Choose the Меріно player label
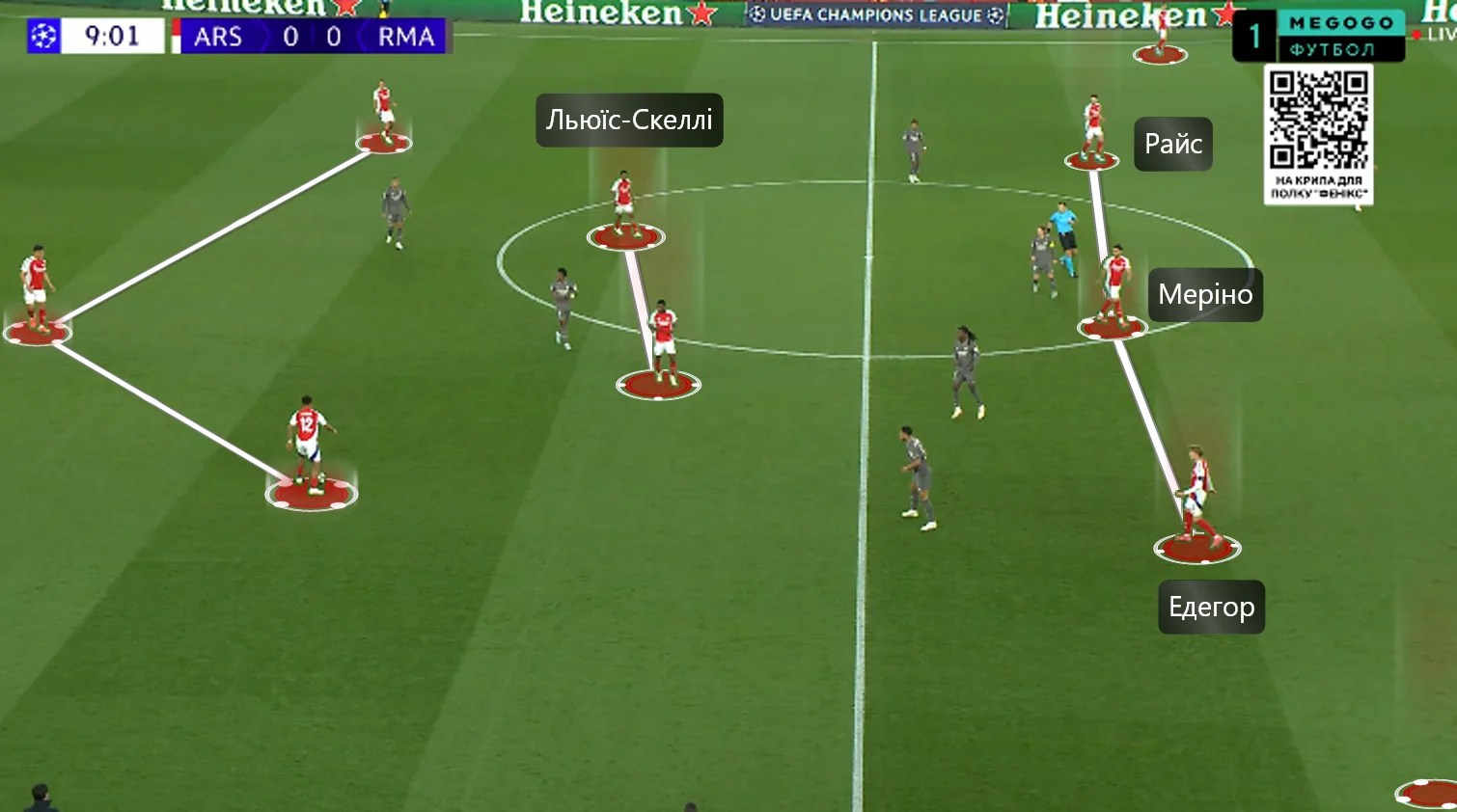1457x812 pixels. 1205,295
